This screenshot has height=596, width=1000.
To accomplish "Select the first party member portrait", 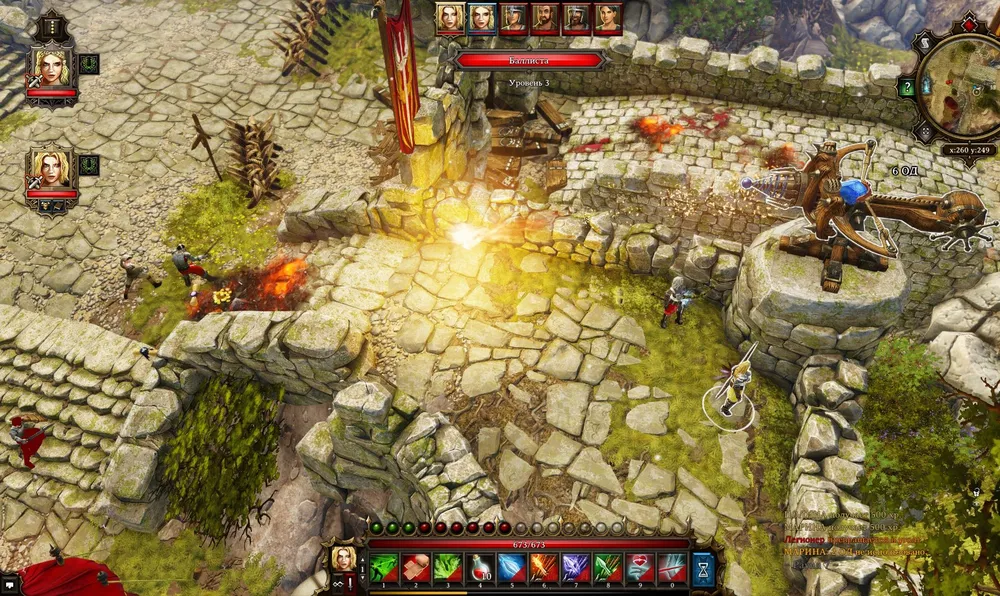I will click(51, 68).
